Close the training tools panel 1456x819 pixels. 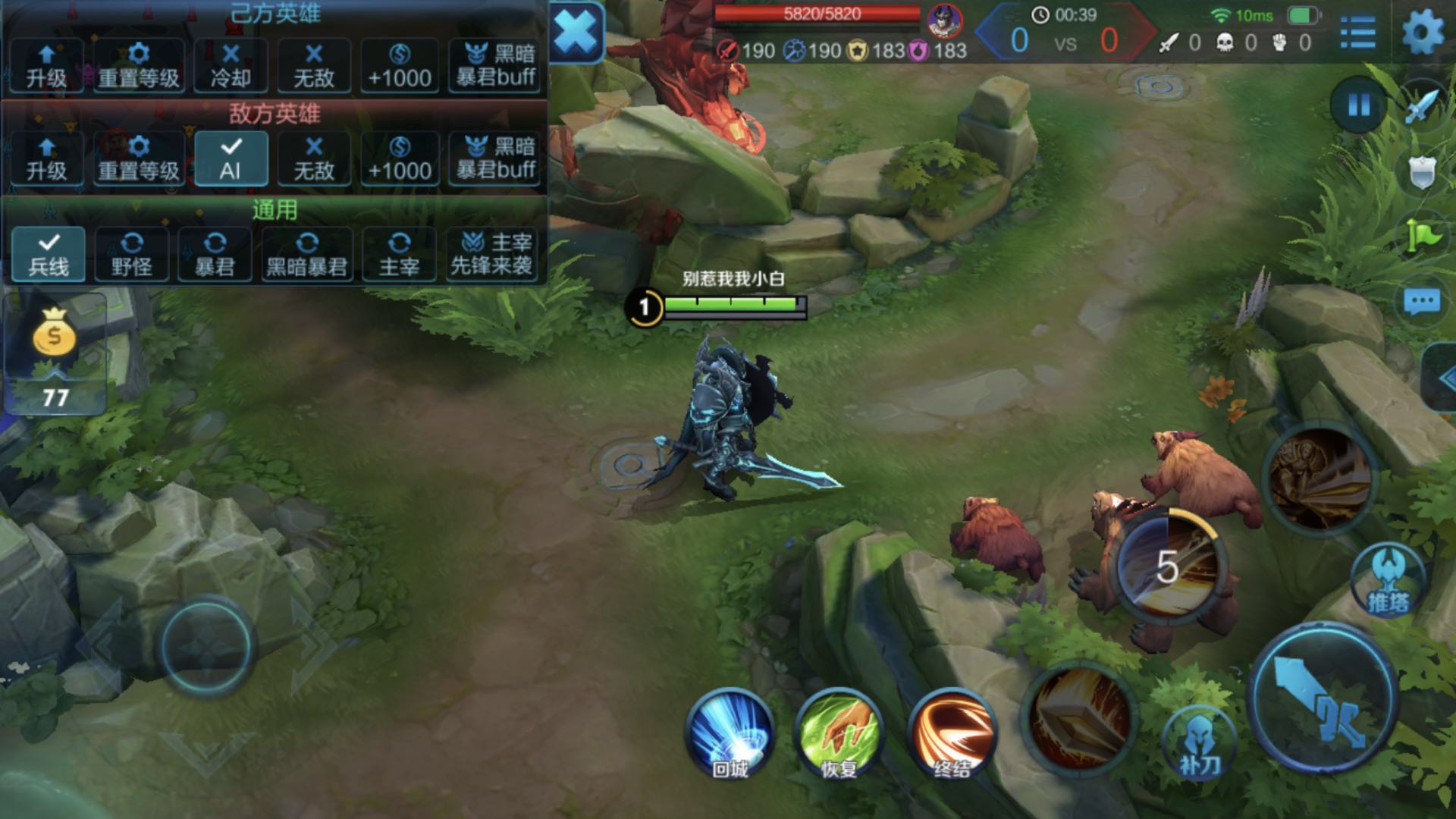point(576,32)
